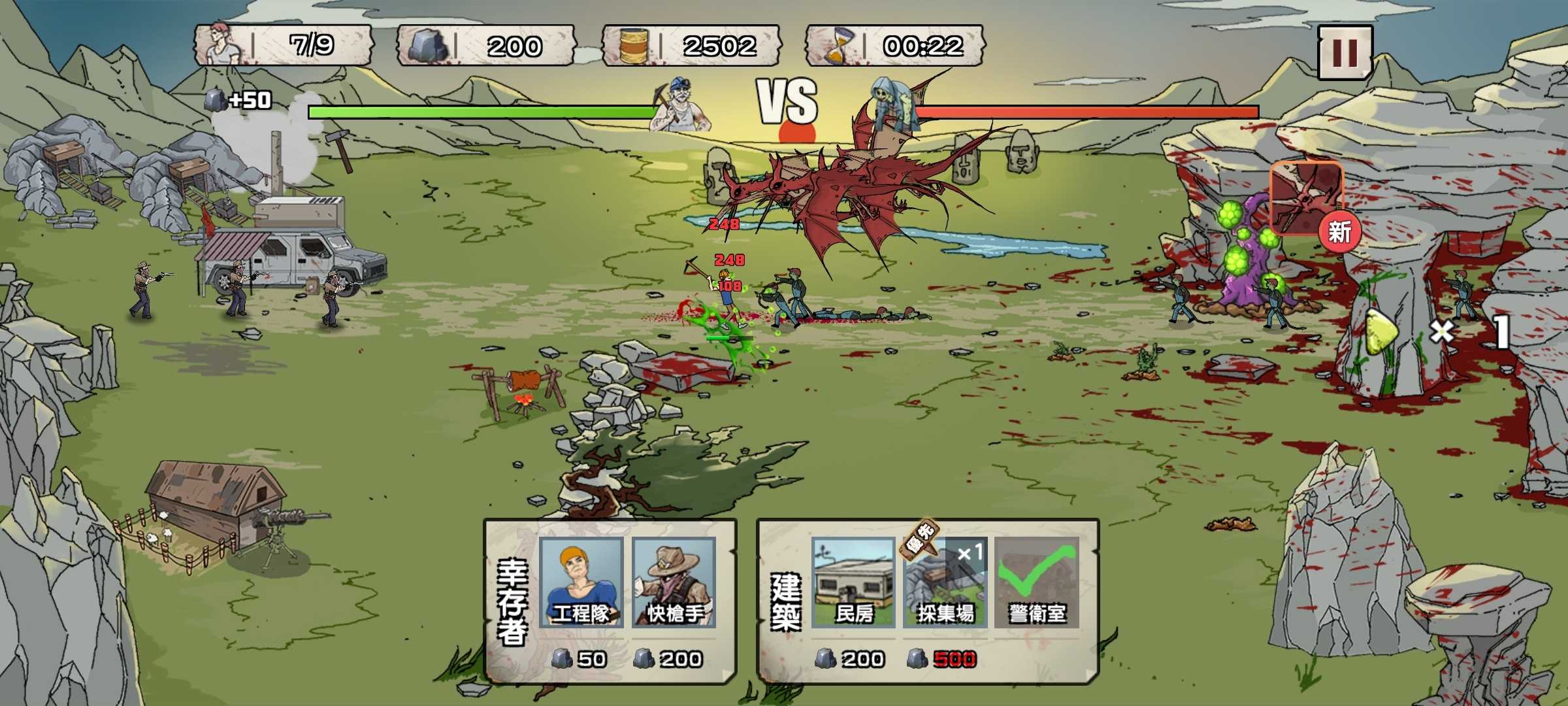Select the 警衛室 guard room building

pos(1036,582)
